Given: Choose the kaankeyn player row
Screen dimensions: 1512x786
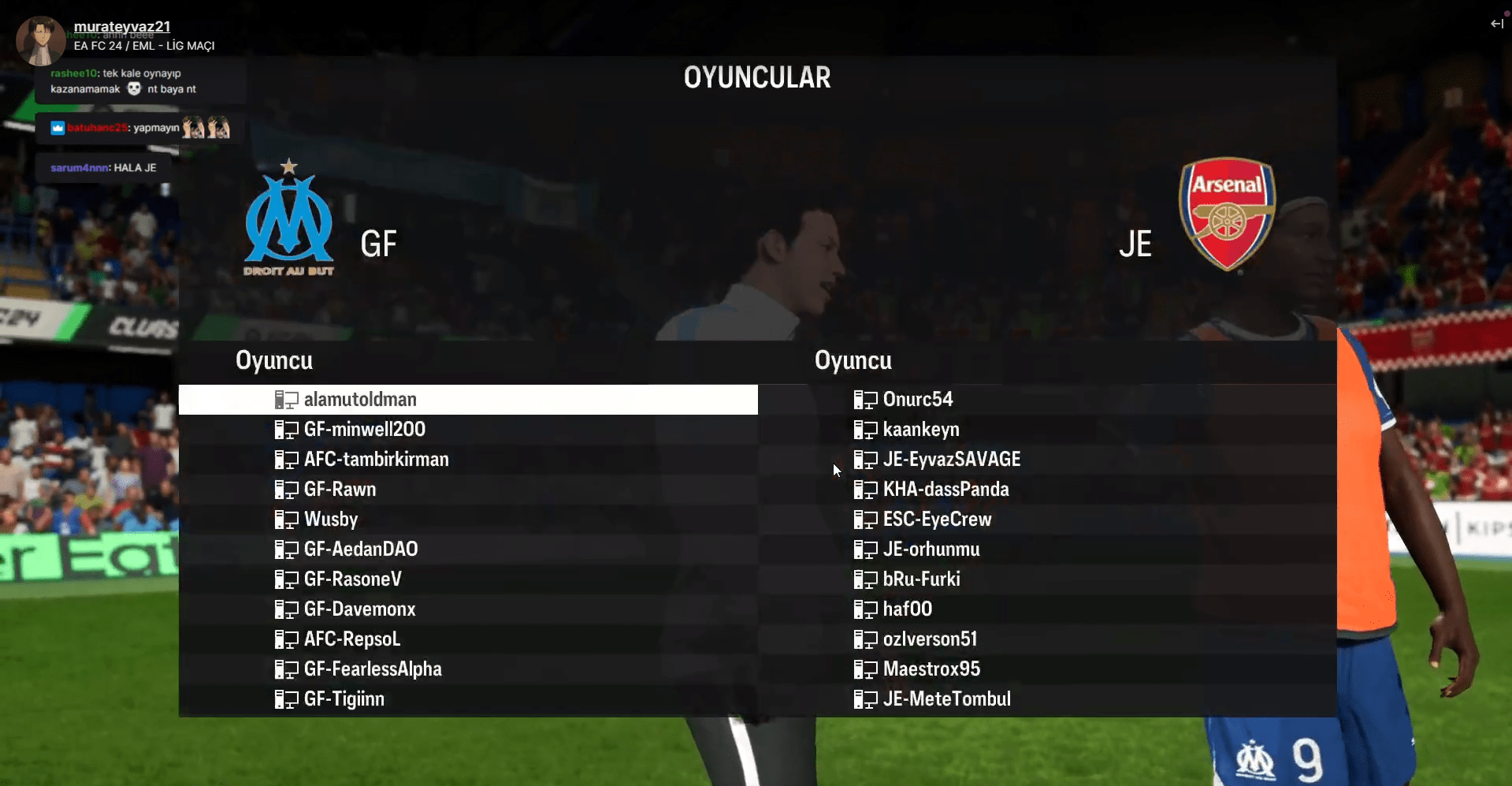Looking at the screenshot, I should (920, 430).
